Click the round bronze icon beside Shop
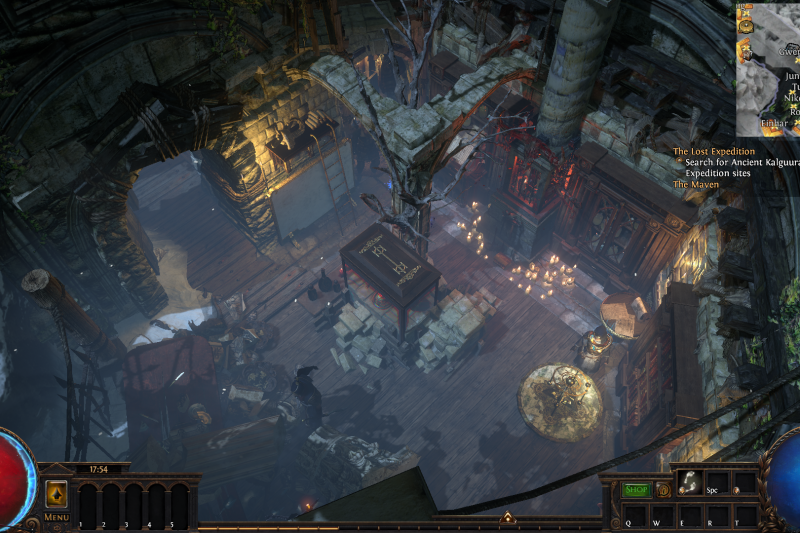Viewport: 800px width, 533px height. [662, 490]
